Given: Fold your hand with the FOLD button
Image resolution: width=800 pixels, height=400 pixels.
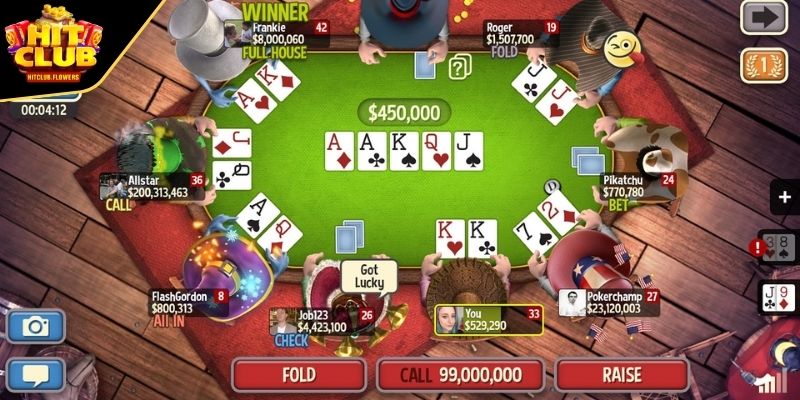Looking at the screenshot, I should (x=299, y=375).
